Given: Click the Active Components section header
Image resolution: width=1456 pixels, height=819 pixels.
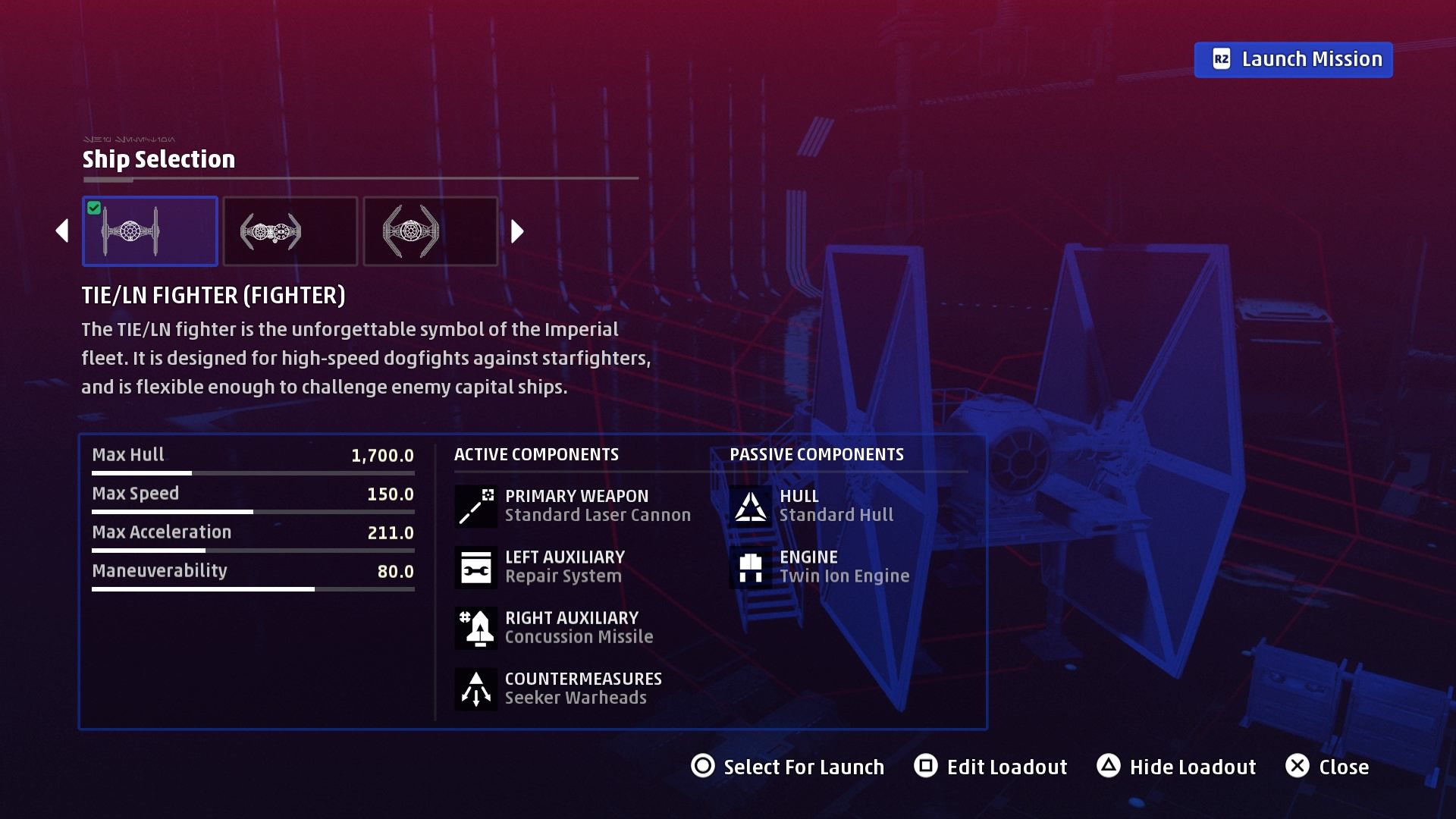Looking at the screenshot, I should coord(536,453).
